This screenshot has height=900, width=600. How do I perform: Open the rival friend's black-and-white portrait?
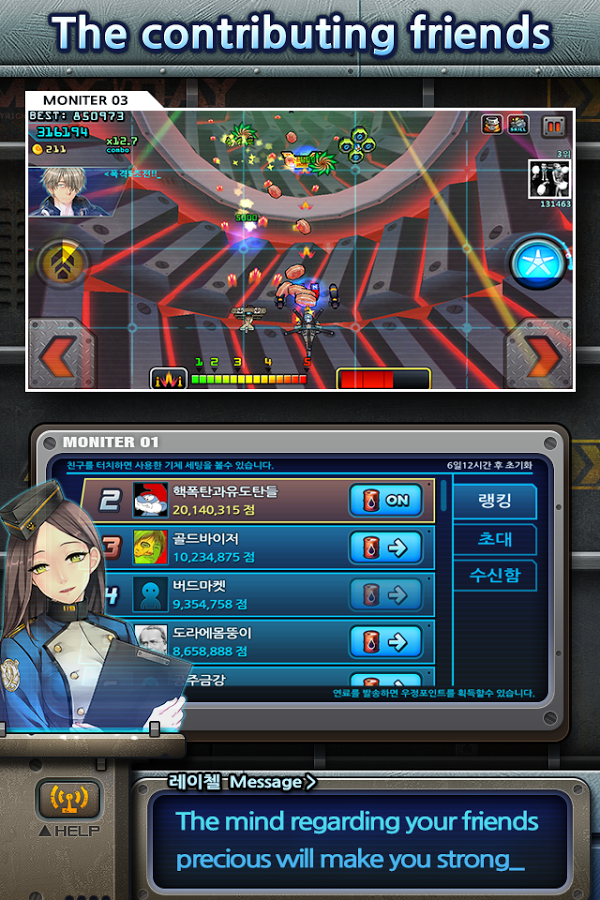click(549, 179)
